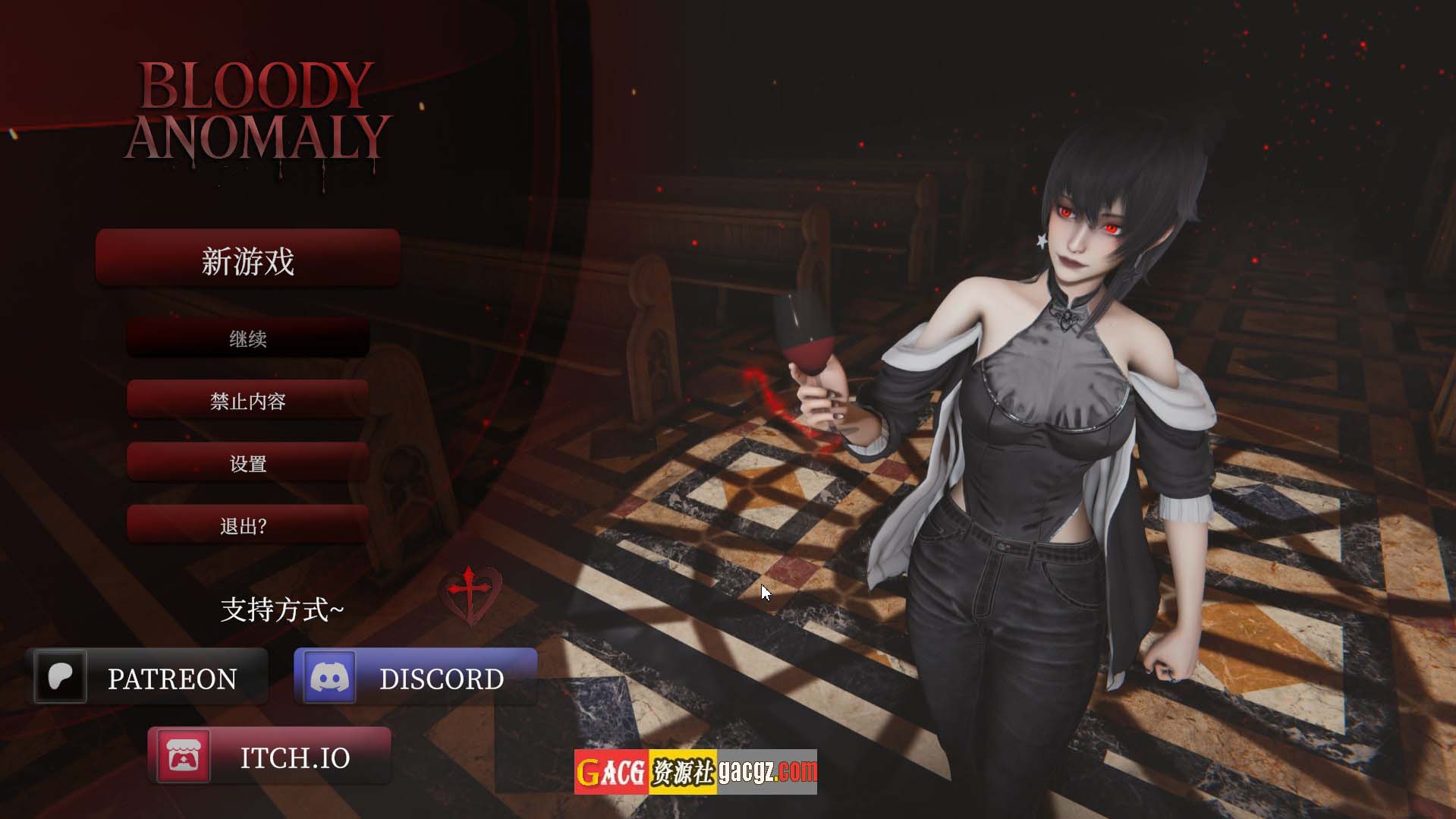This screenshot has height=819, width=1456.
Task: Click the Discord logo icon
Action: click(329, 677)
